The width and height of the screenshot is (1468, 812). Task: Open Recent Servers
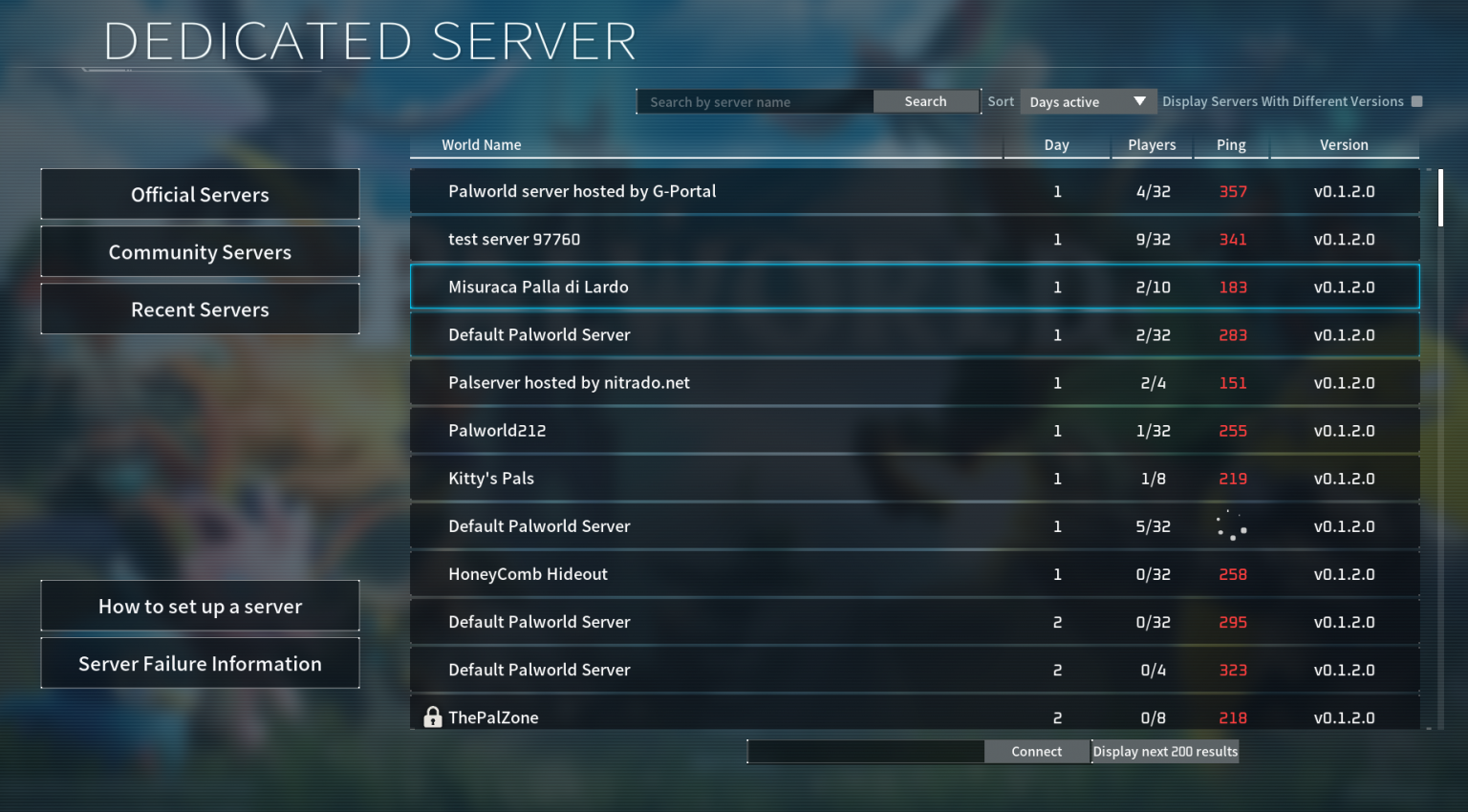(x=200, y=309)
